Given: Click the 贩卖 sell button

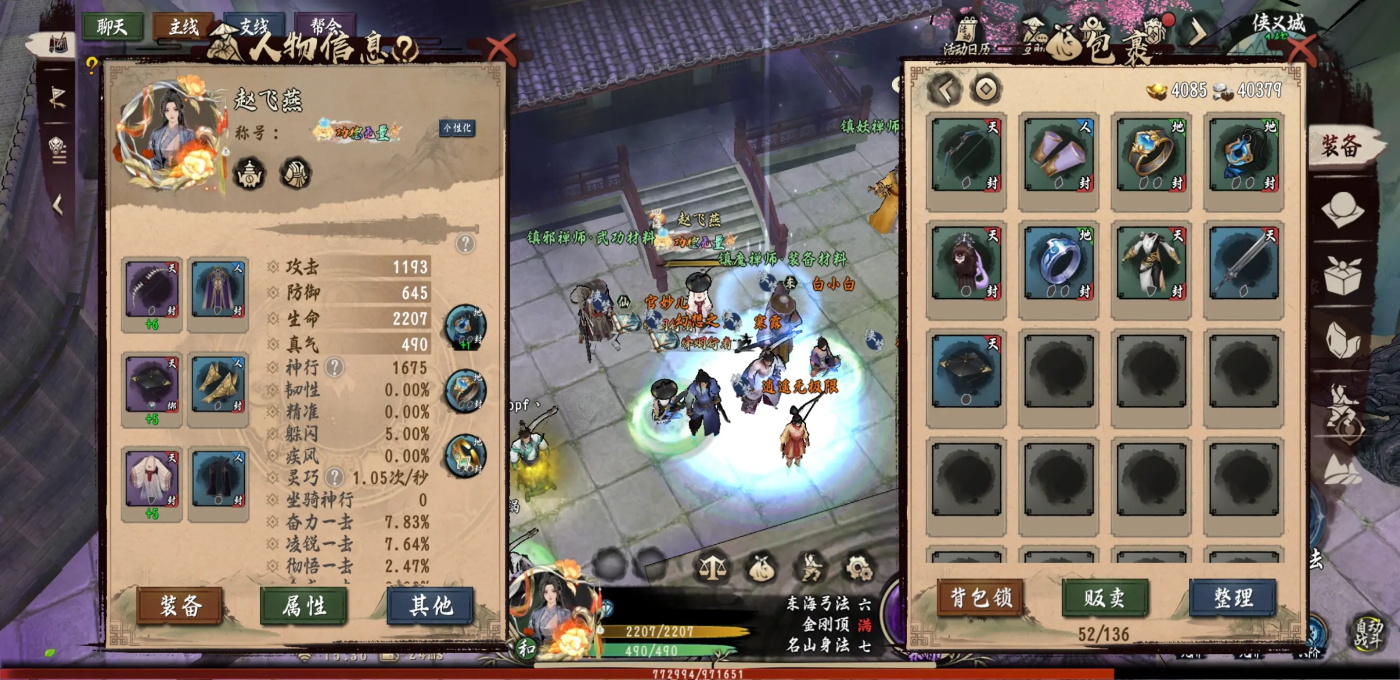Looking at the screenshot, I should click(x=1105, y=597).
